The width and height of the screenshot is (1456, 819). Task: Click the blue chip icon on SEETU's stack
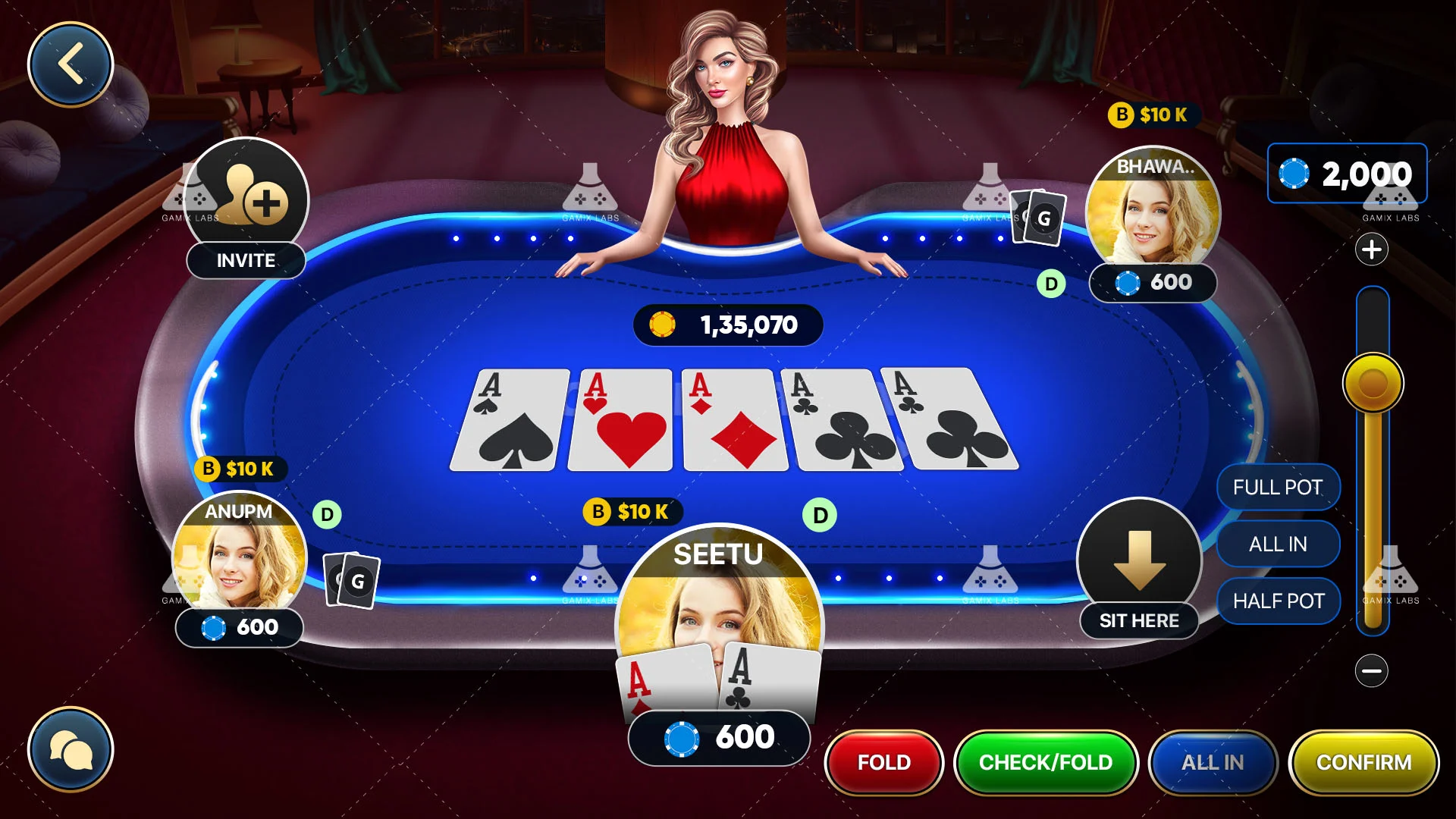682,736
